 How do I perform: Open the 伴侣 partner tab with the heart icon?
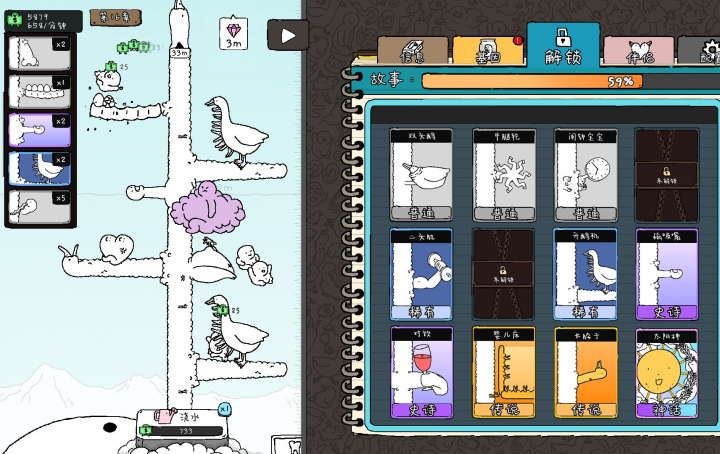tap(638, 51)
